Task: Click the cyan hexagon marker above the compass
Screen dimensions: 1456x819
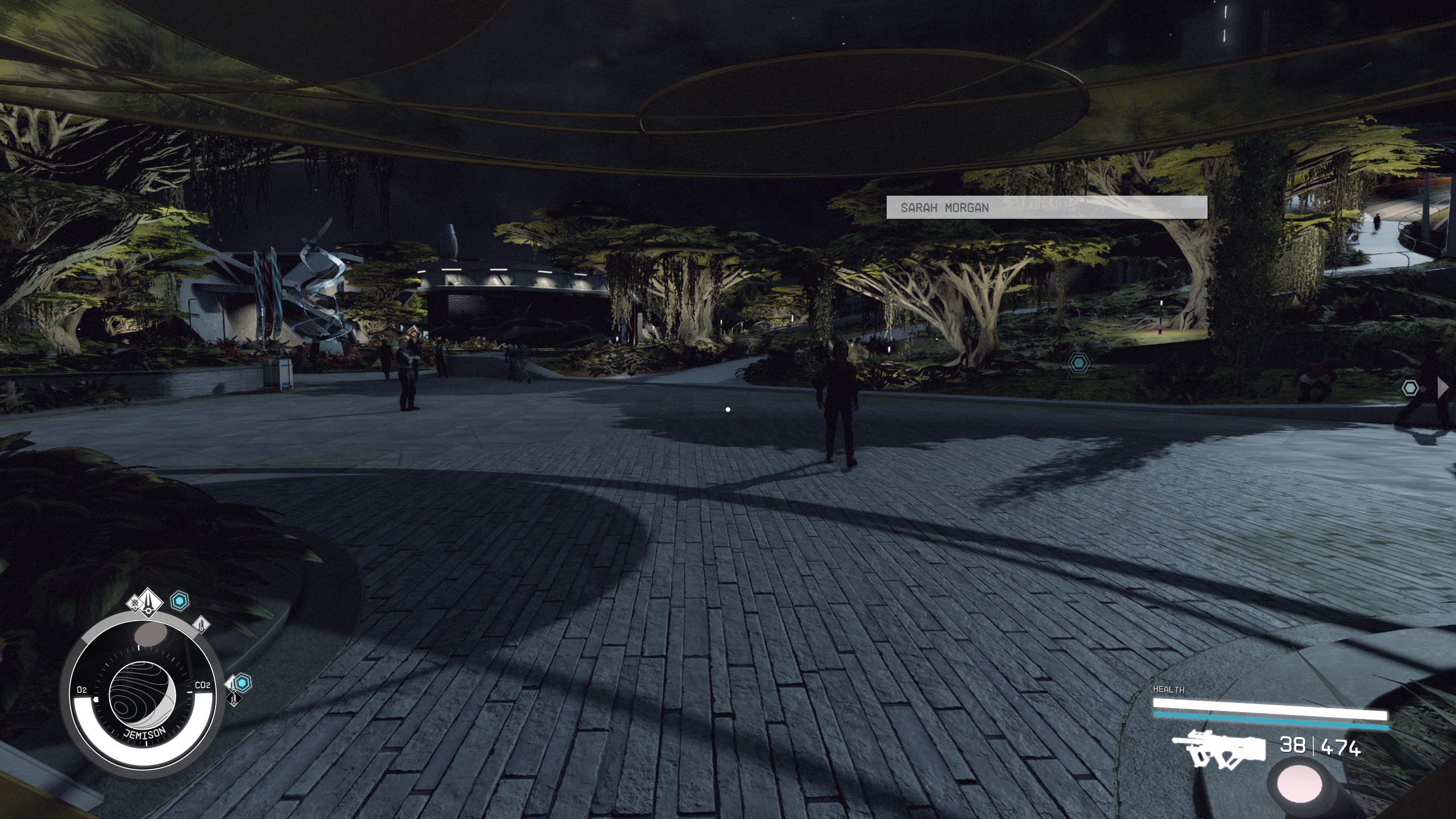Action: [x=179, y=601]
